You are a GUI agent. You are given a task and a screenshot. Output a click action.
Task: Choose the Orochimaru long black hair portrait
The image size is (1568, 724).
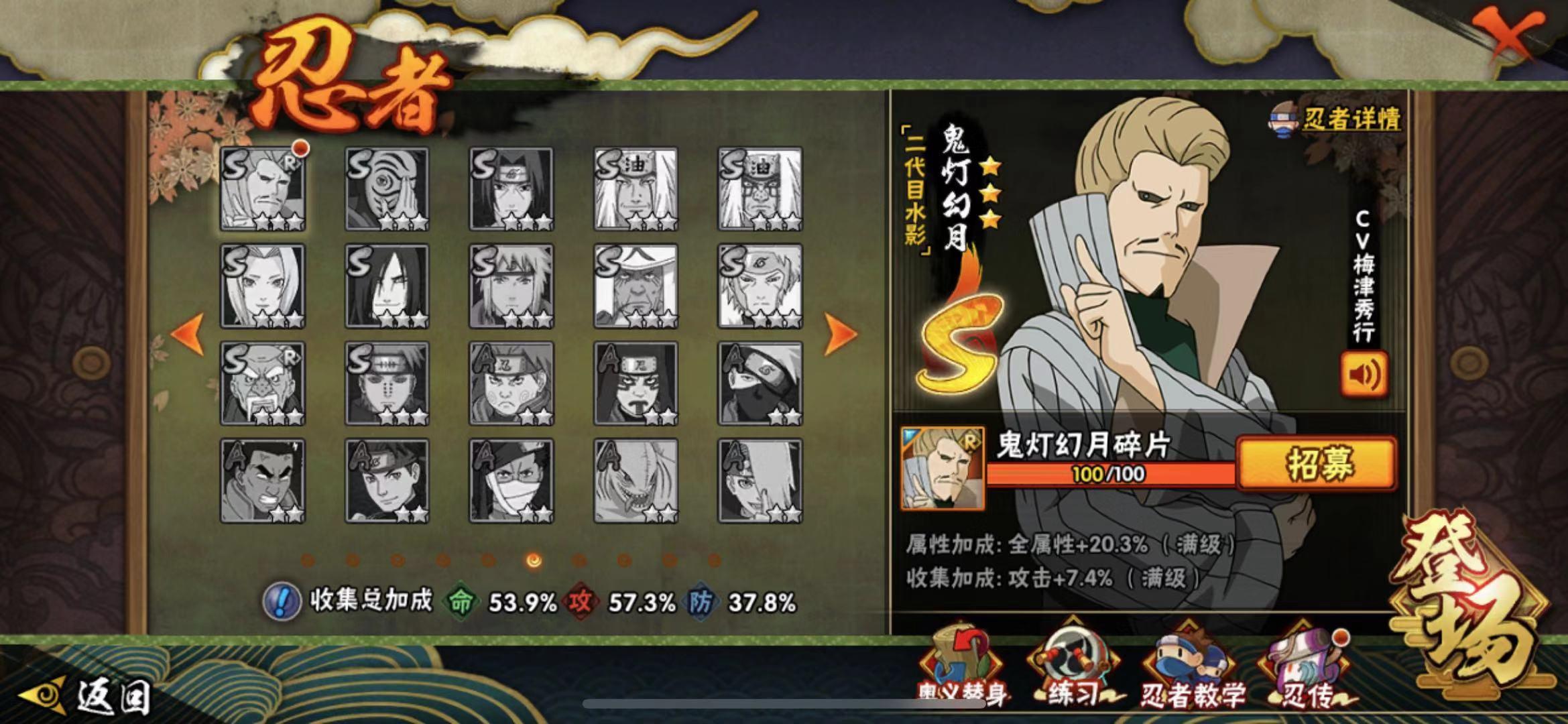coord(387,286)
